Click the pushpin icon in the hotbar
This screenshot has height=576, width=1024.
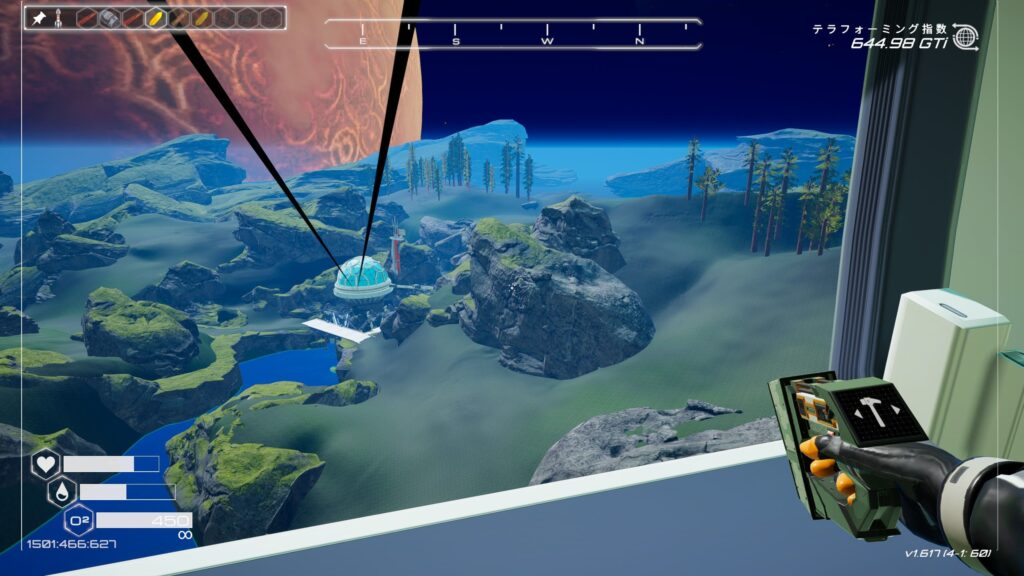(40, 18)
